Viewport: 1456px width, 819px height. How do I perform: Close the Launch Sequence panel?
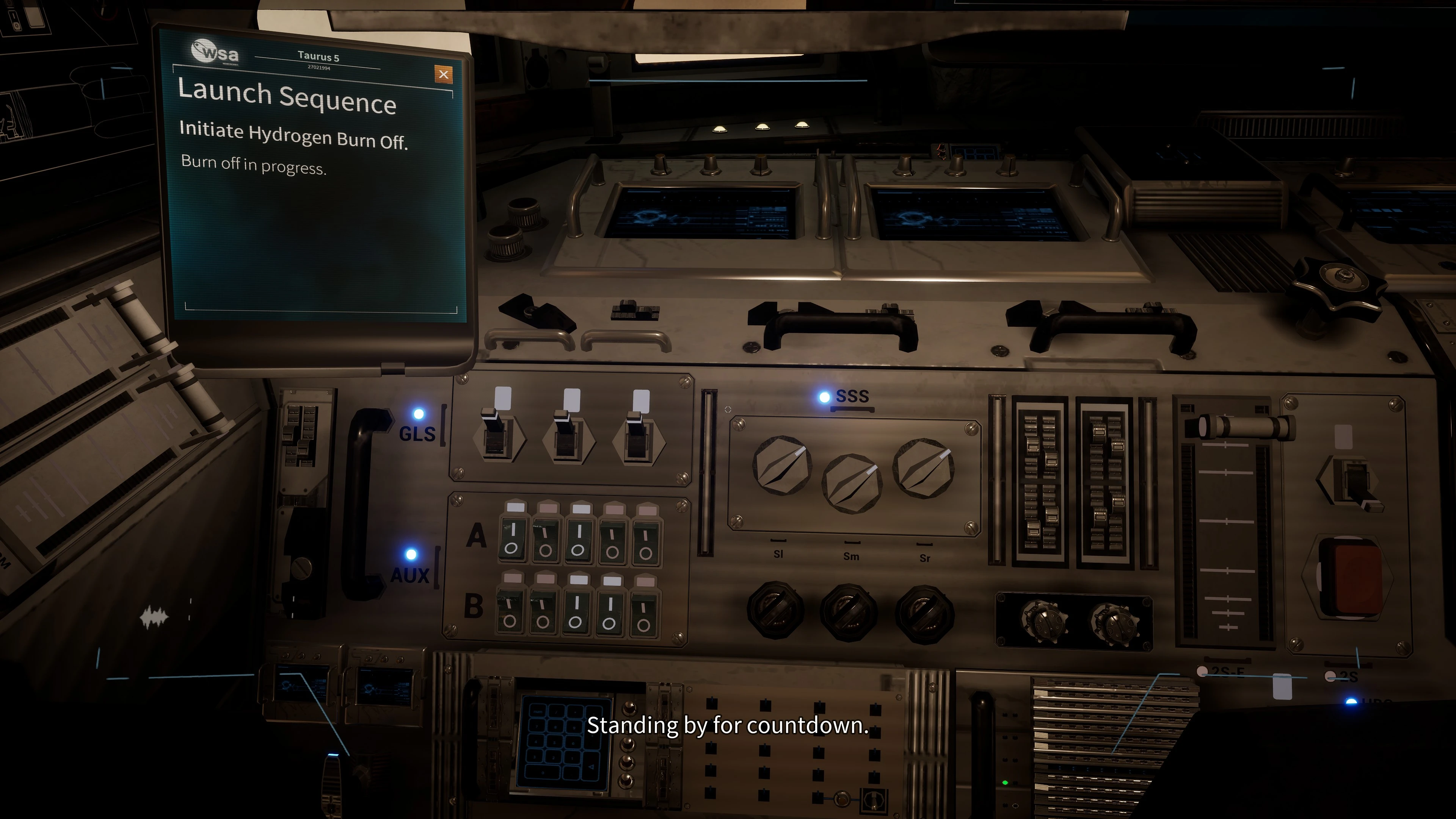(x=444, y=74)
